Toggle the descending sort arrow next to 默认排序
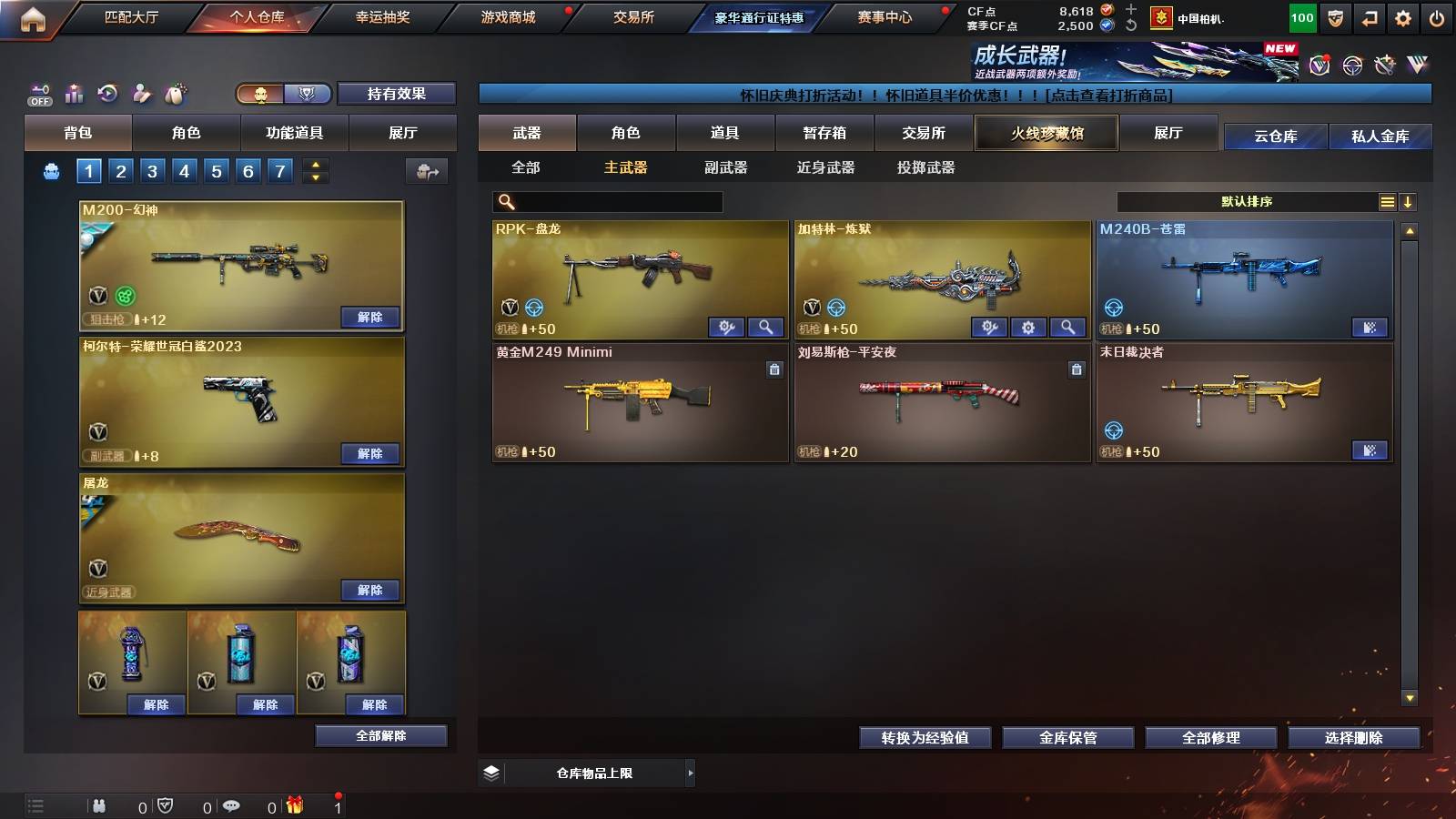The image size is (1456, 819). pyautogui.click(x=1408, y=201)
